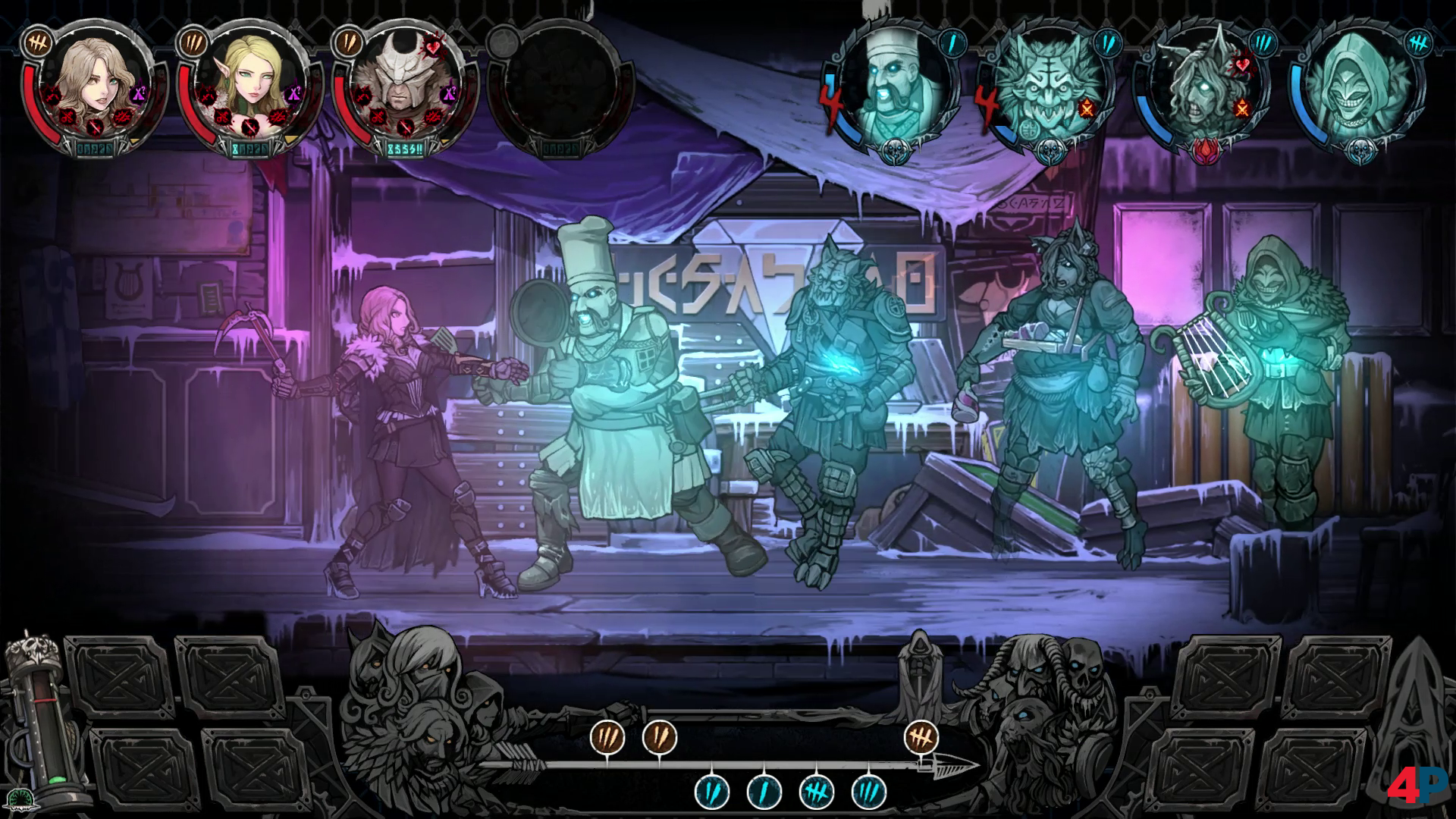Click the orange three-slash turn order marker

(608, 736)
